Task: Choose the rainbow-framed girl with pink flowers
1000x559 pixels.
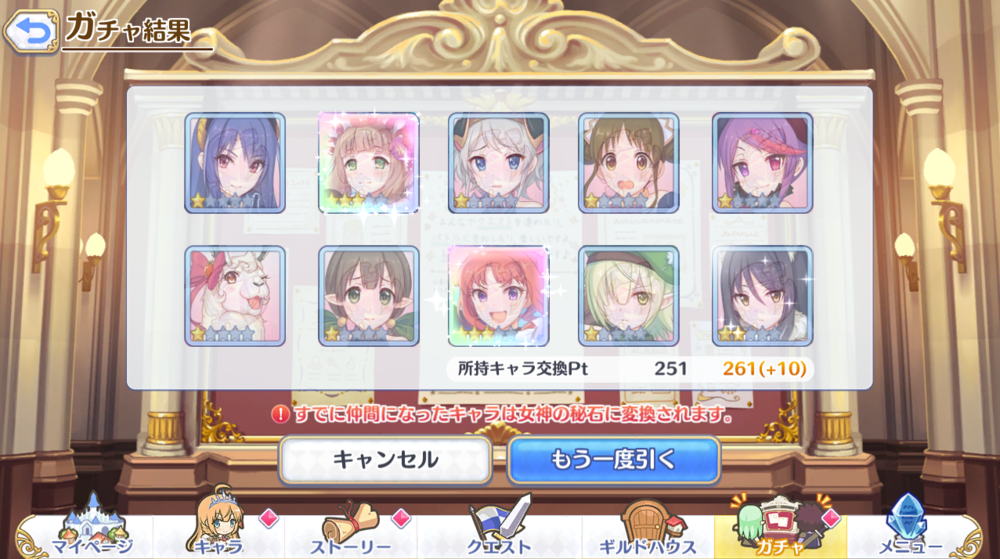Action: pyautogui.click(x=368, y=163)
